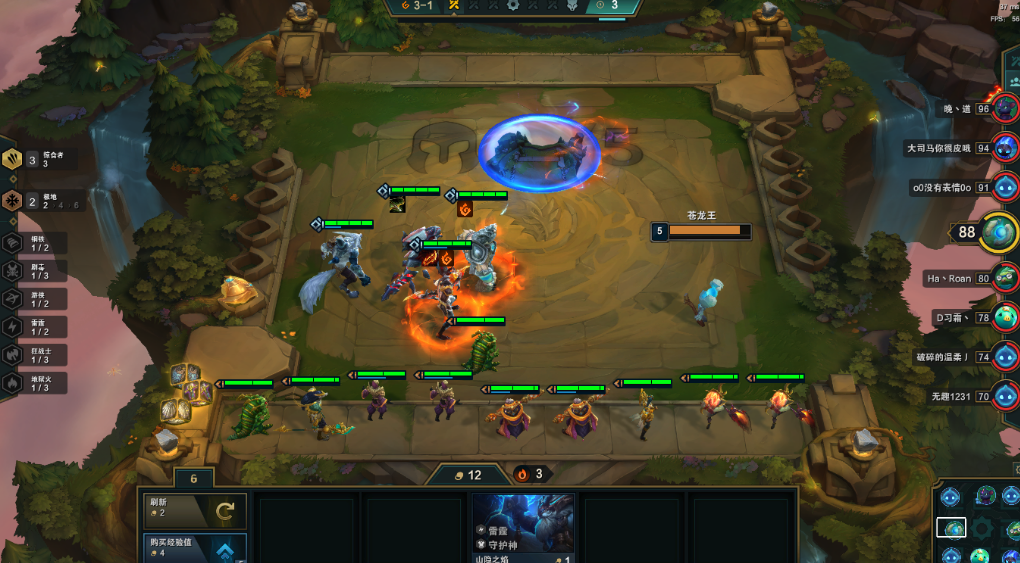Select player 无趣1231's scoreboard portrait
Screen dimensions: 1020x563
1005,396
